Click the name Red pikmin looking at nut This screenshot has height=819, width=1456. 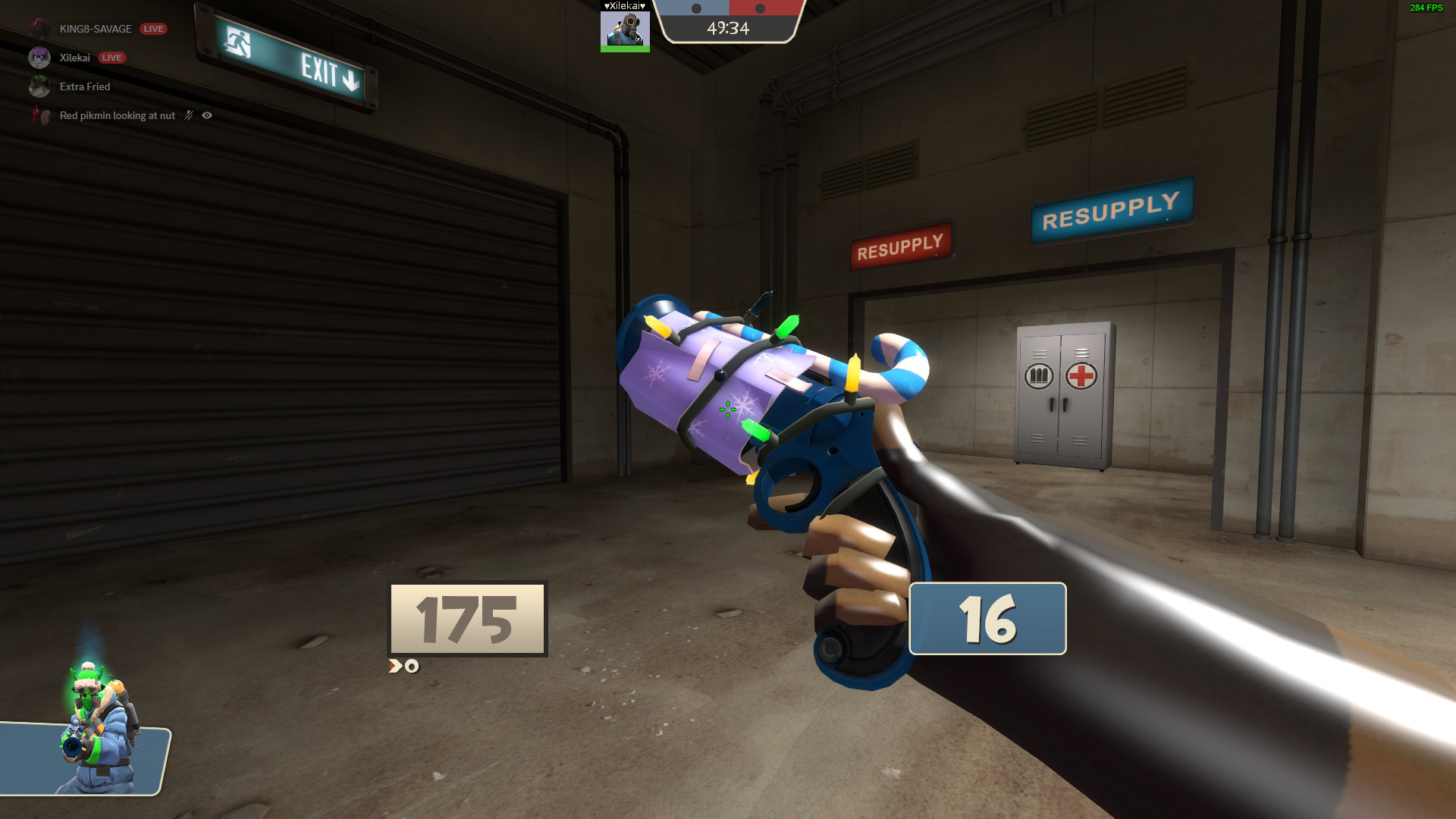tap(117, 115)
